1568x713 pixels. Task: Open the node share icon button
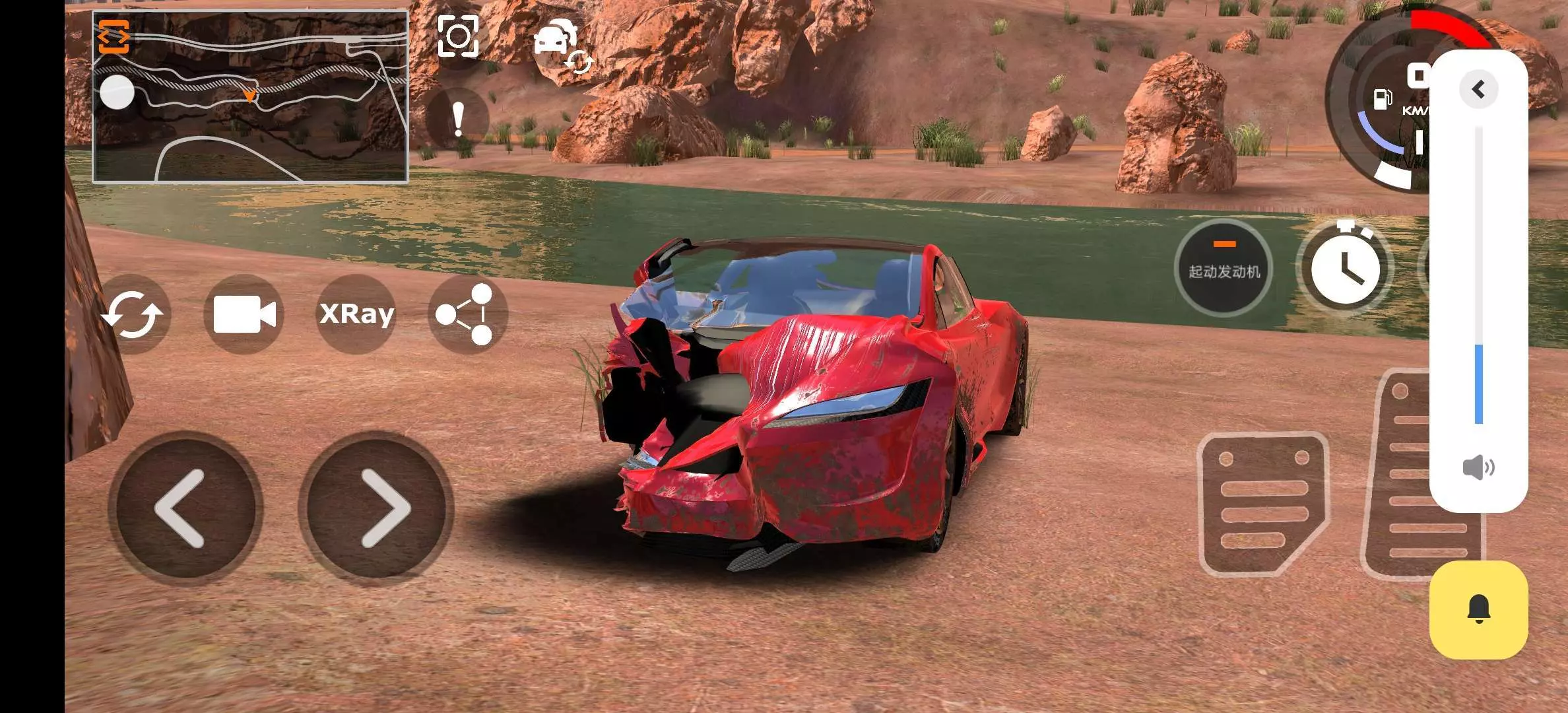point(467,314)
